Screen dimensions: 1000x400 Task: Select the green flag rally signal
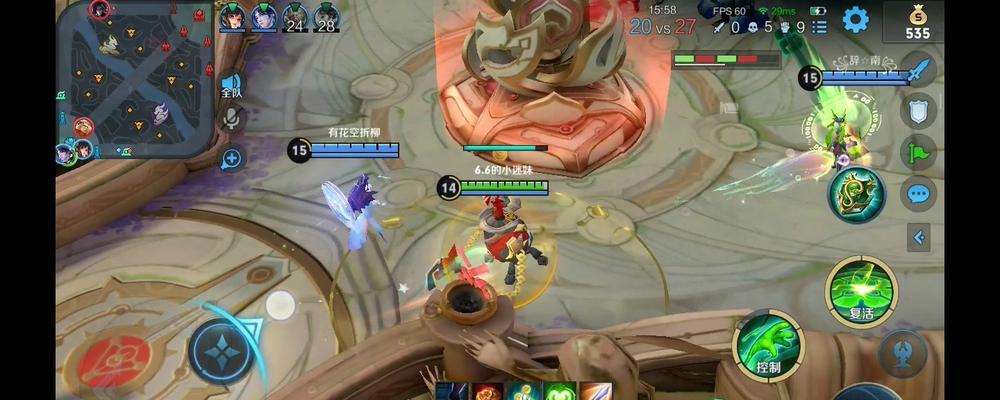click(x=918, y=152)
